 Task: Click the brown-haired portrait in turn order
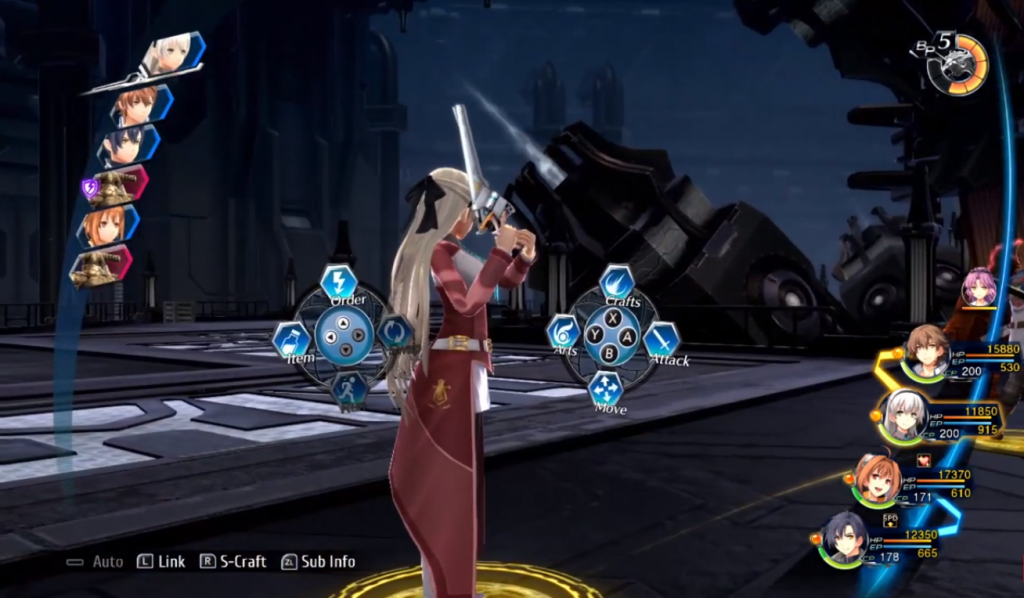click(138, 104)
